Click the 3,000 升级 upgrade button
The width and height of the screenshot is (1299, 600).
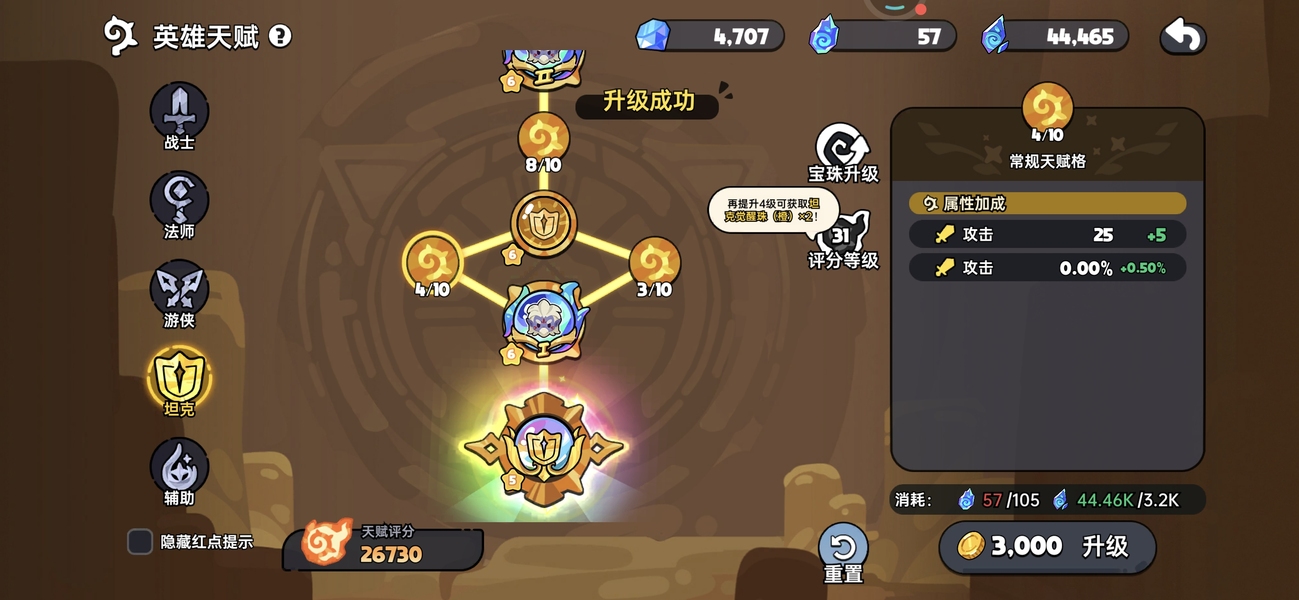point(1047,546)
